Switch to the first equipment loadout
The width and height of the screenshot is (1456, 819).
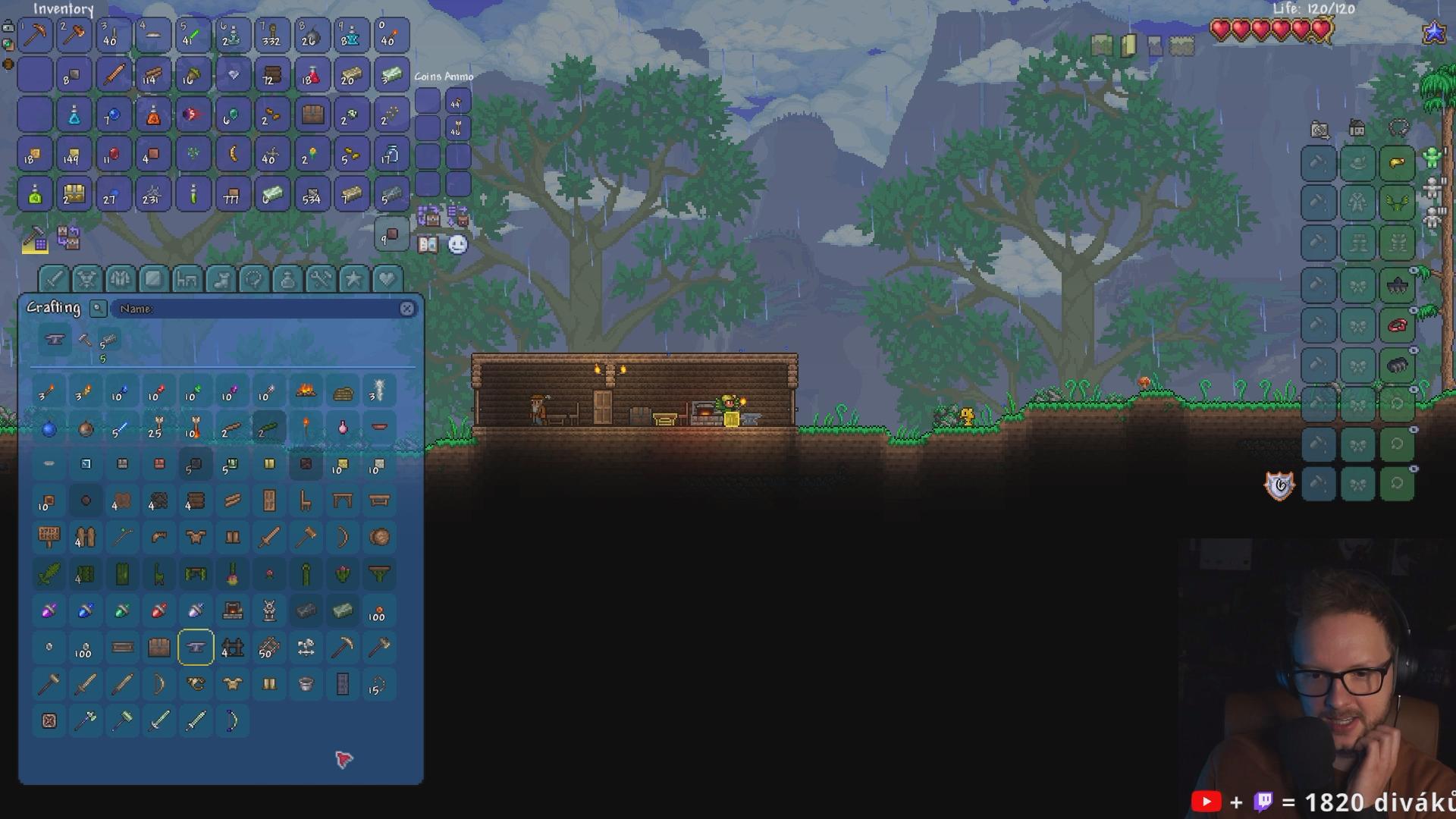pos(1432,157)
